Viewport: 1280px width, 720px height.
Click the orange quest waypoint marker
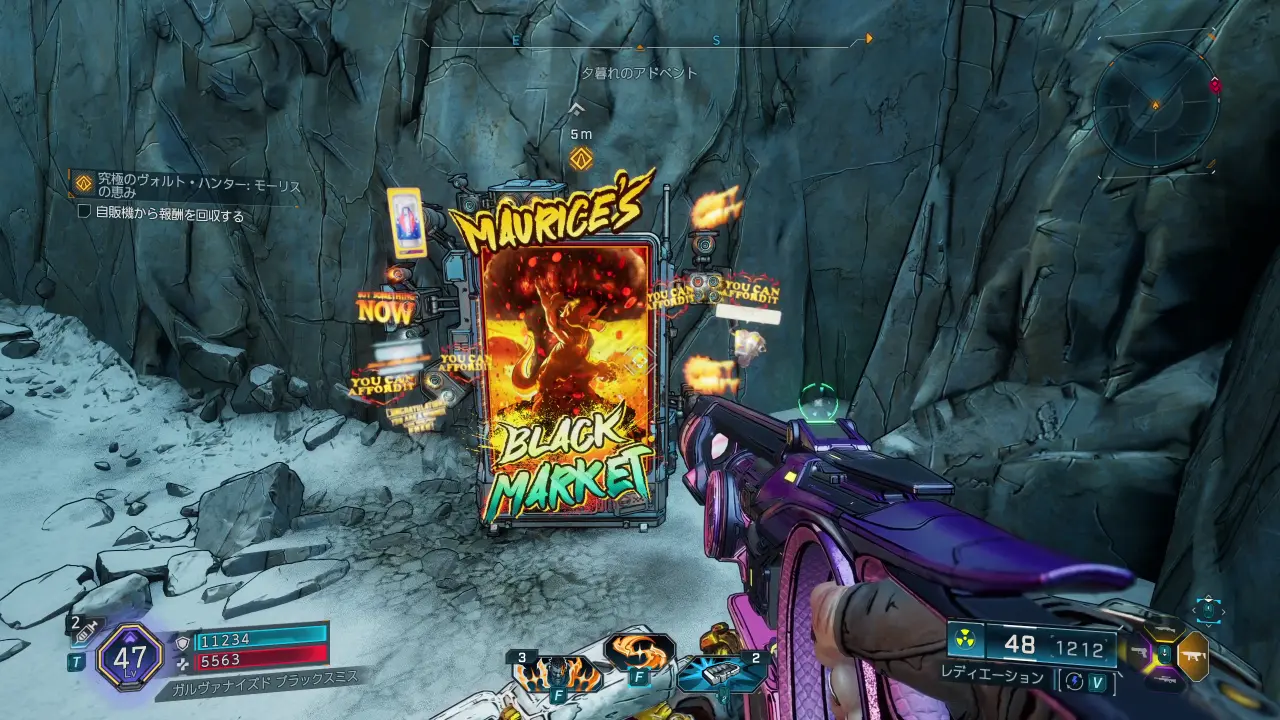(x=580, y=158)
